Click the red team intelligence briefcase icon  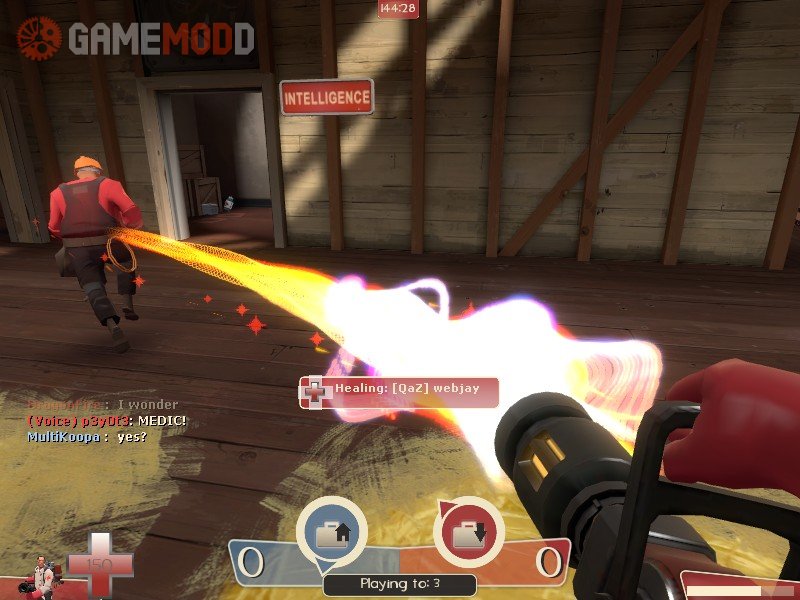467,531
